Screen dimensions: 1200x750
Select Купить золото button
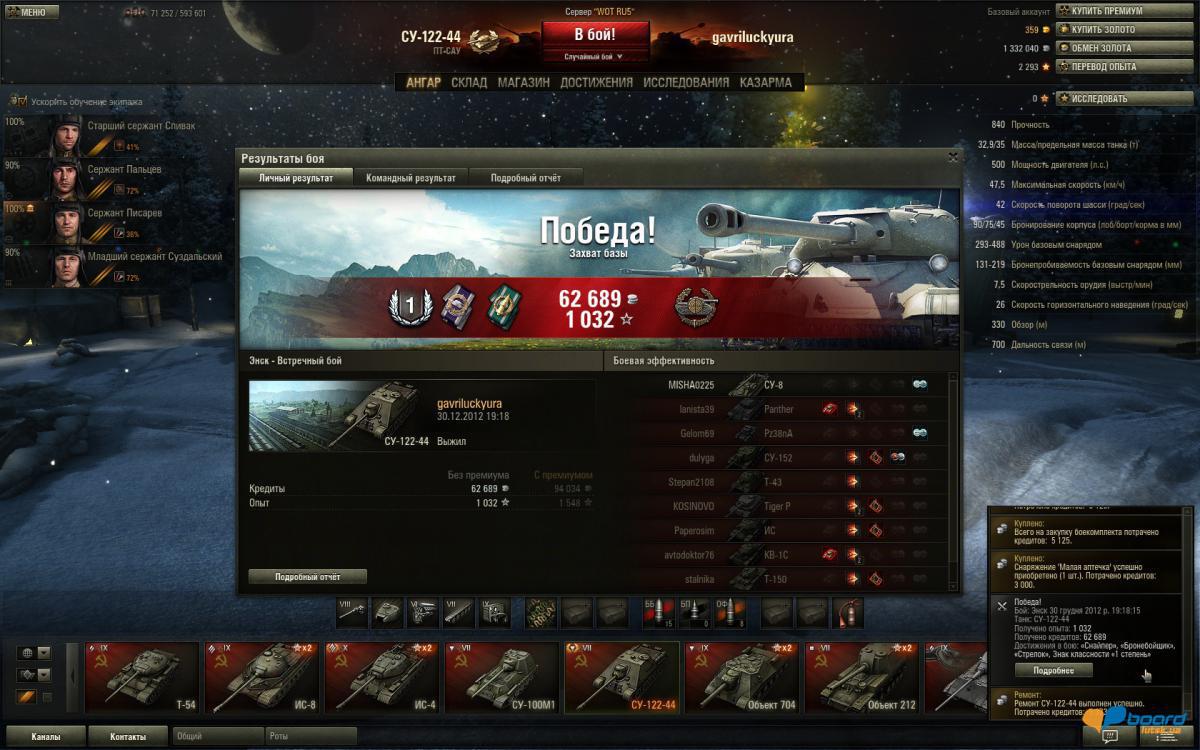(1112, 30)
